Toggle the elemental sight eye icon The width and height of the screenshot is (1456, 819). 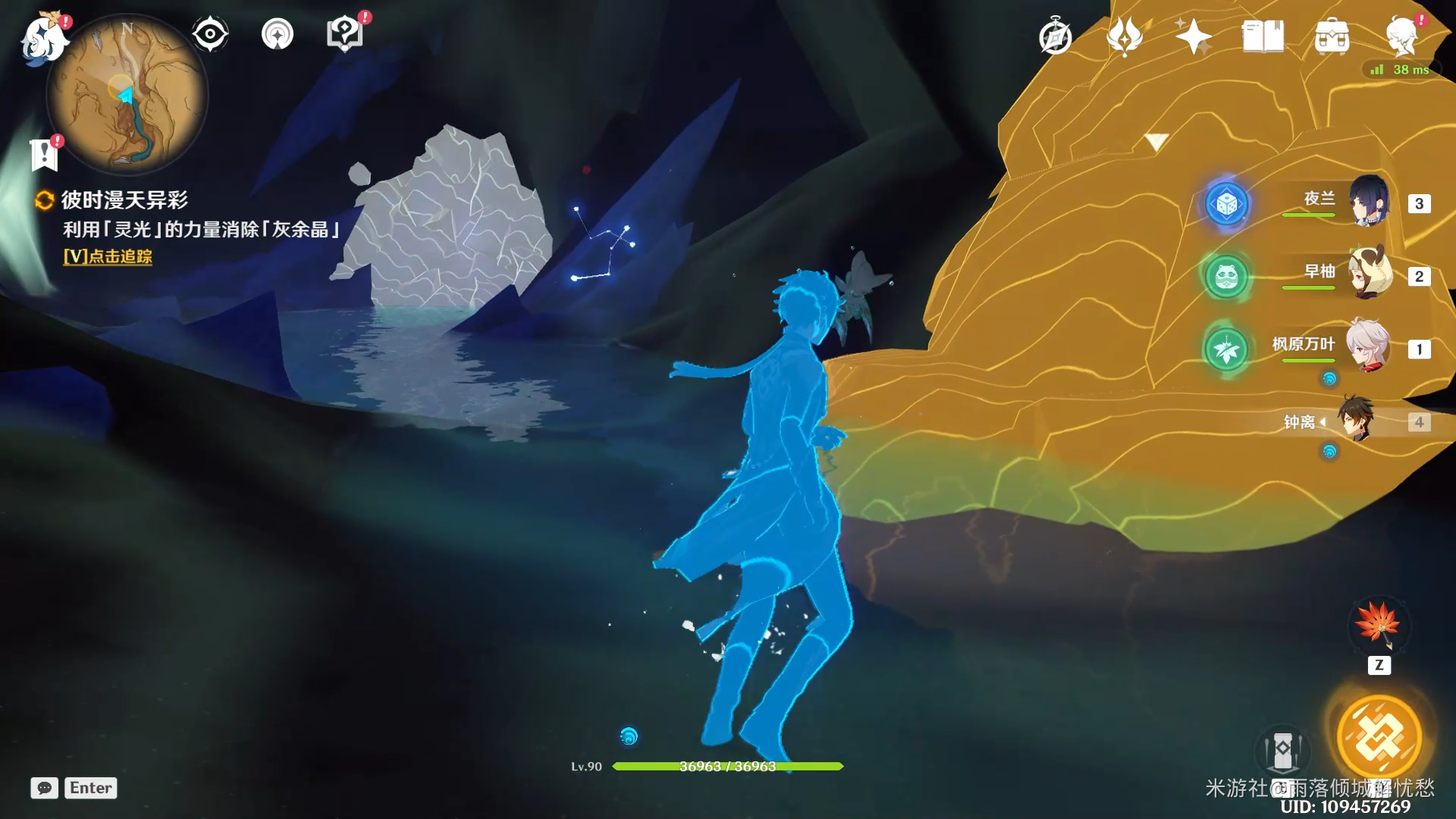pyautogui.click(x=209, y=34)
